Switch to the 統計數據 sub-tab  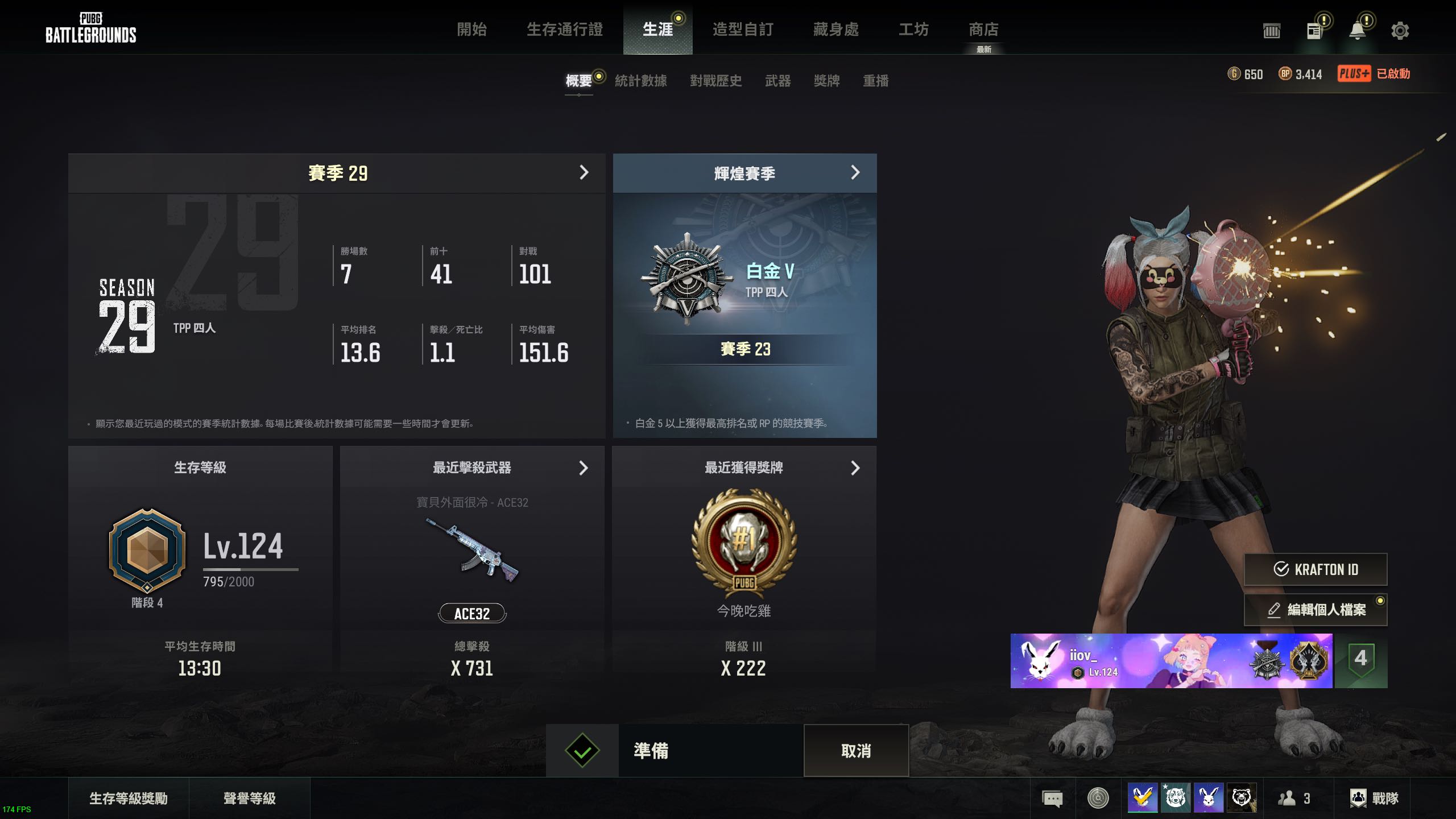[640, 81]
